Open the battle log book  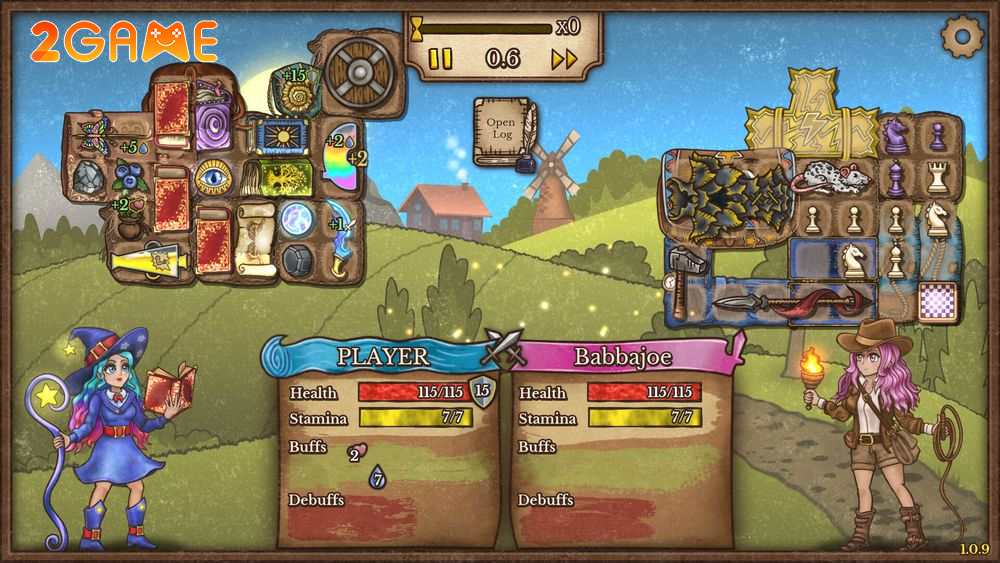click(502, 131)
